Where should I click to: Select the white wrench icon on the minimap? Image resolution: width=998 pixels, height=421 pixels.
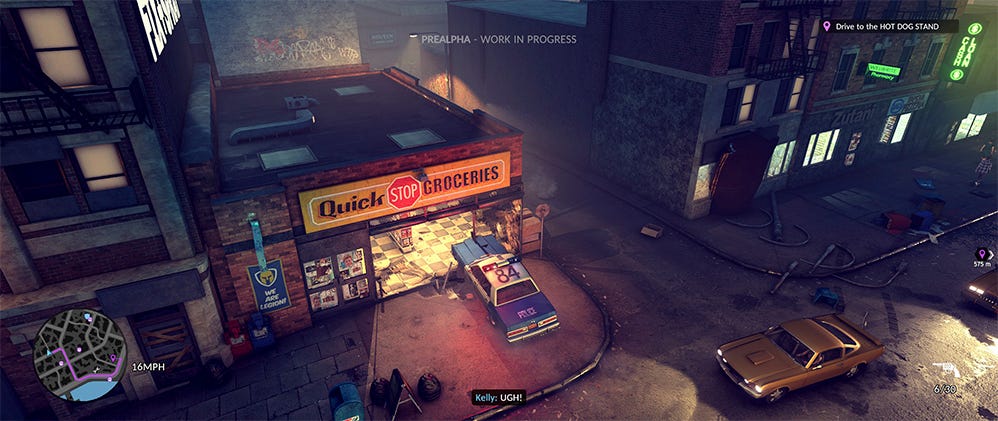point(96,369)
